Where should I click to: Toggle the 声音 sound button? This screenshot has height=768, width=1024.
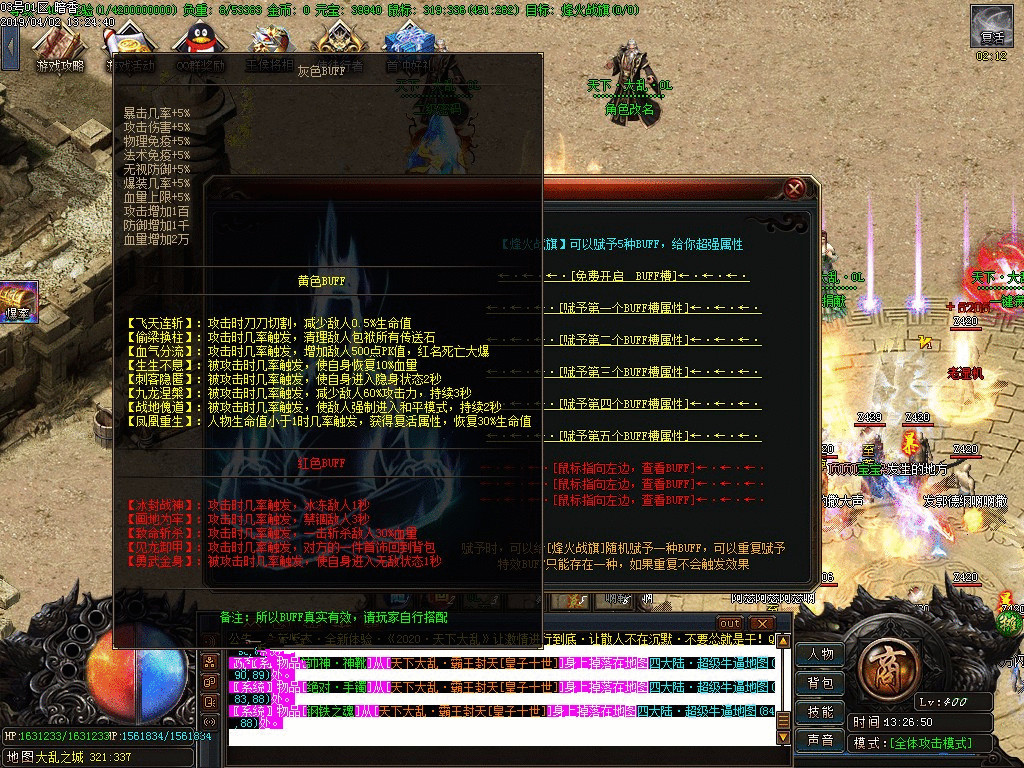click(821, 741)
